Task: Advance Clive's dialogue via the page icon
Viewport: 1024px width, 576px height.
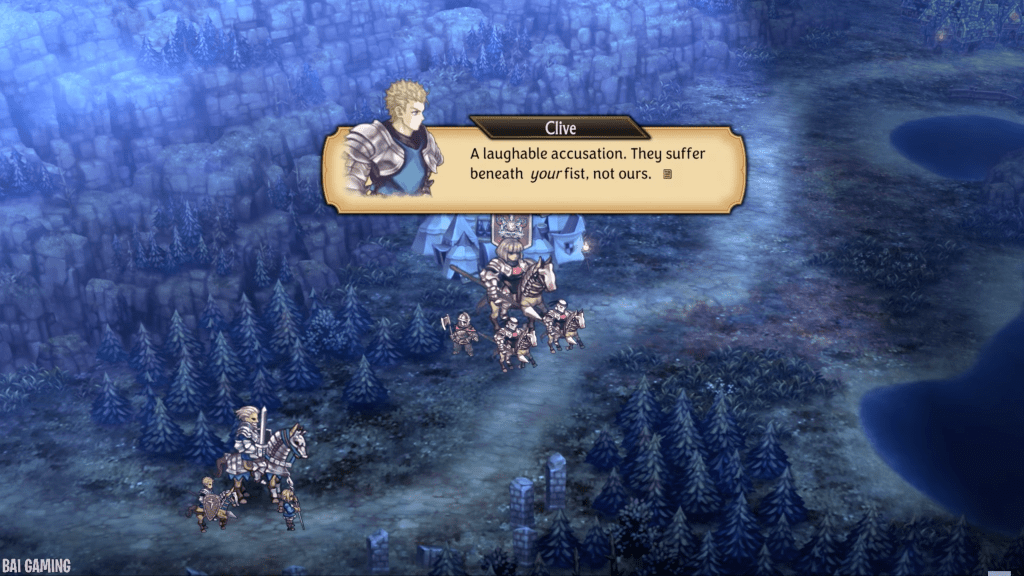Action: (x=667, y=175)
